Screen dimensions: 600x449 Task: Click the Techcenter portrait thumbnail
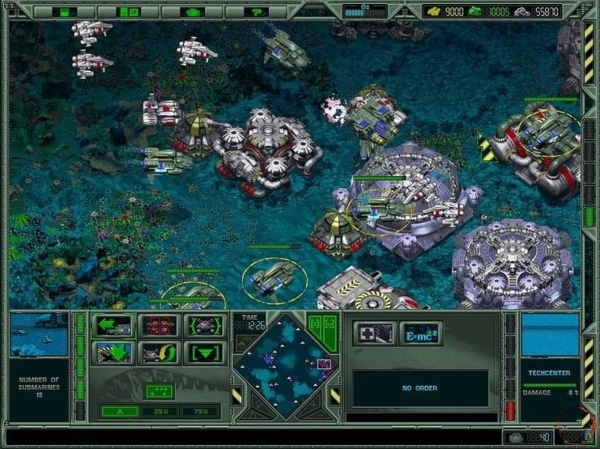click(550, 334)
